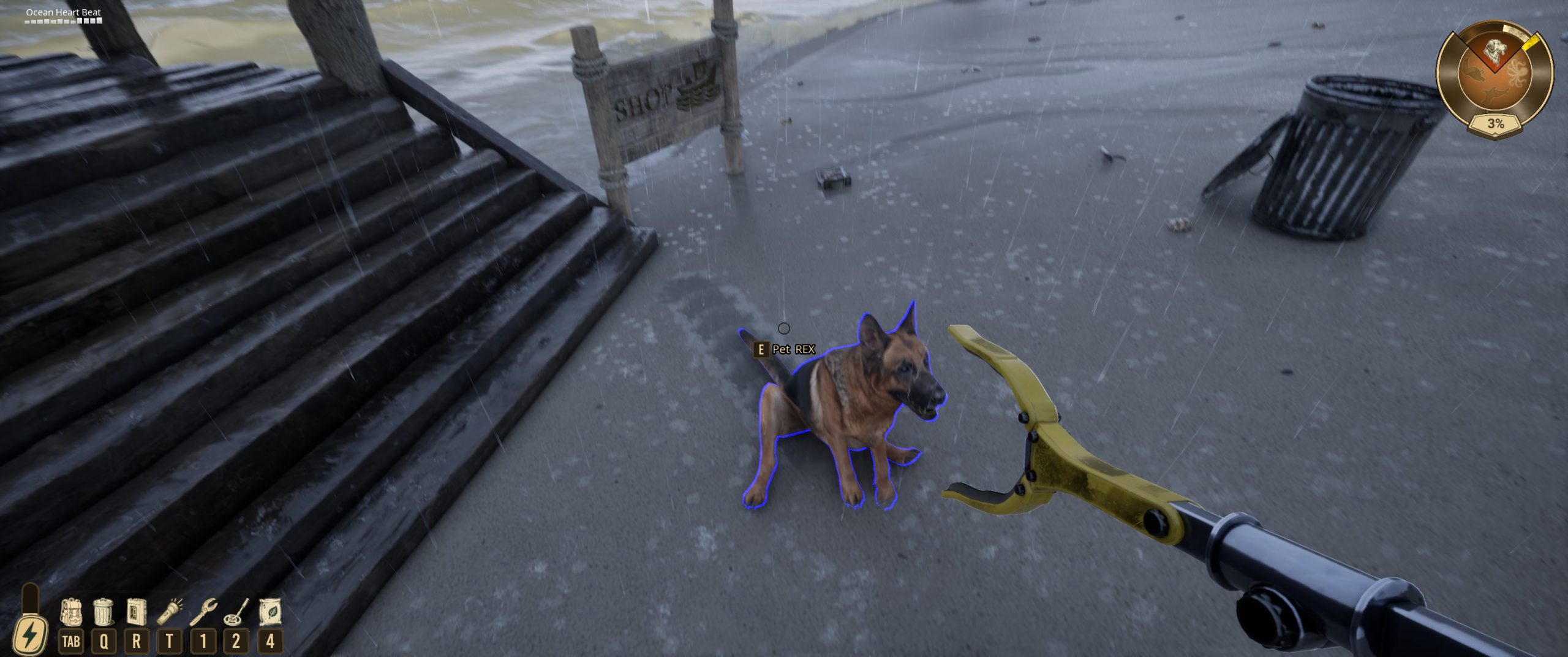Select the trash can icon
Viewport: 1568px width, 657px height.
point(104,612)
